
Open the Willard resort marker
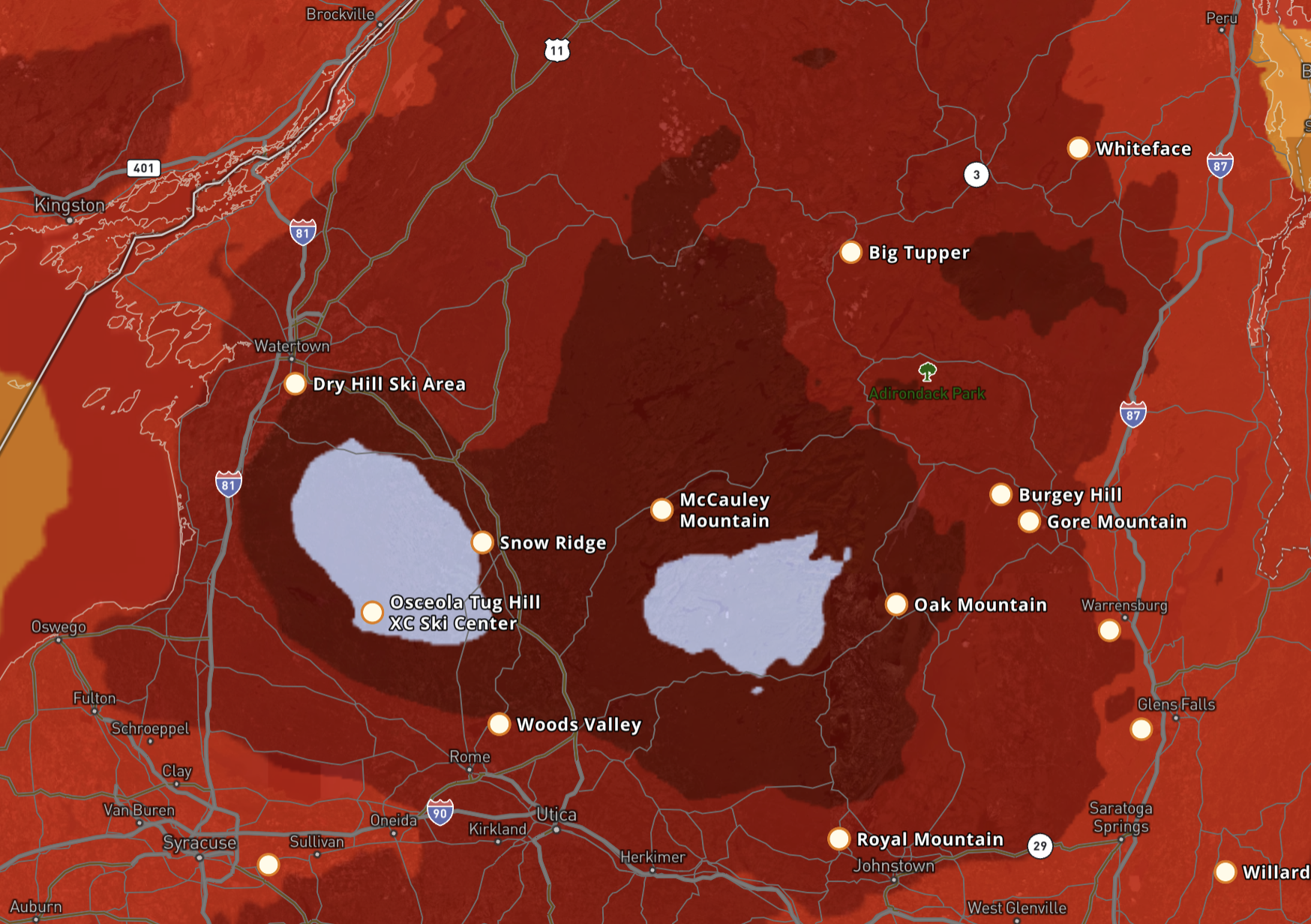click(x=1225, y=871)
